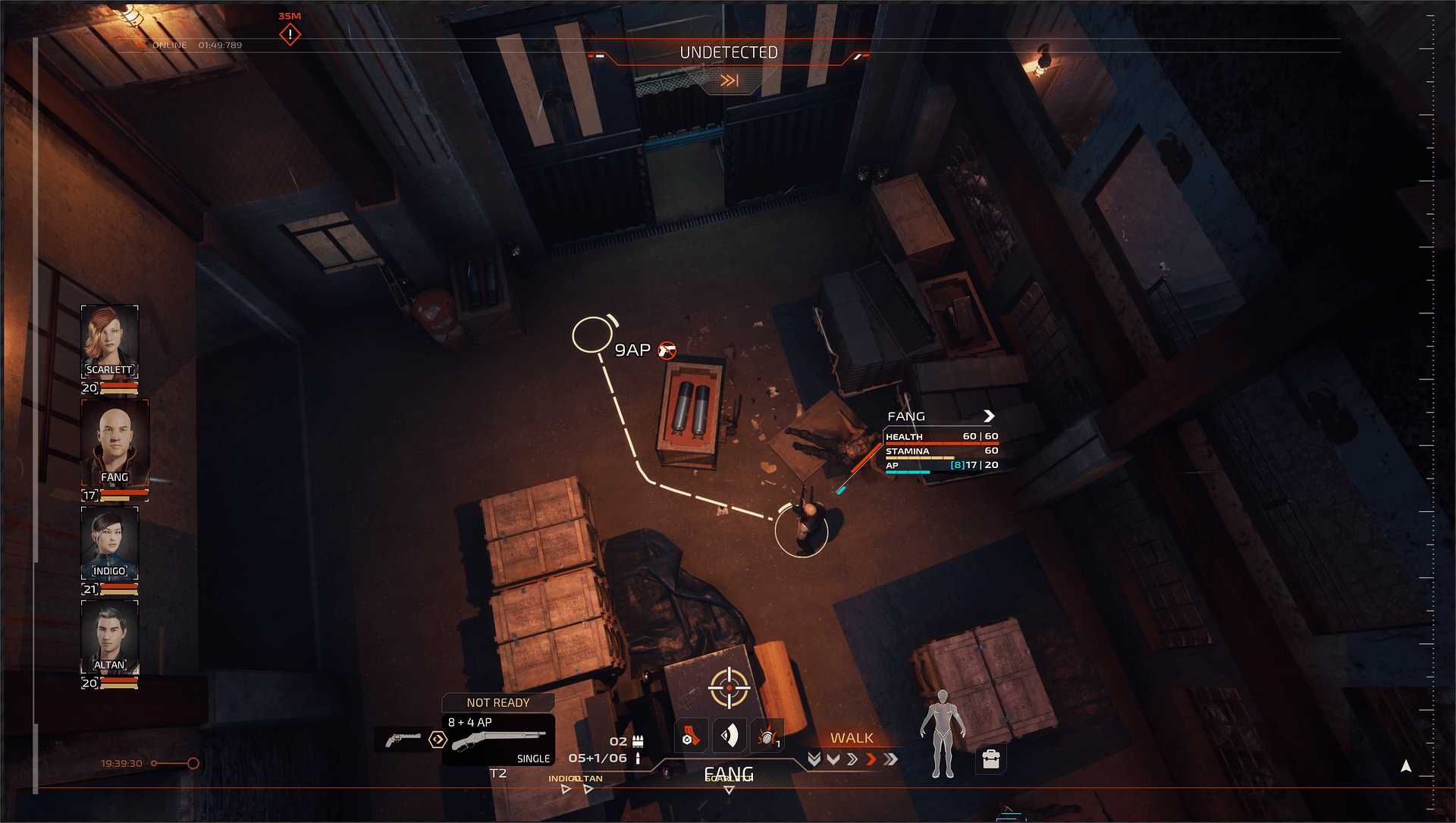Set movement to the double-down chevron stance

click(814, 759)
